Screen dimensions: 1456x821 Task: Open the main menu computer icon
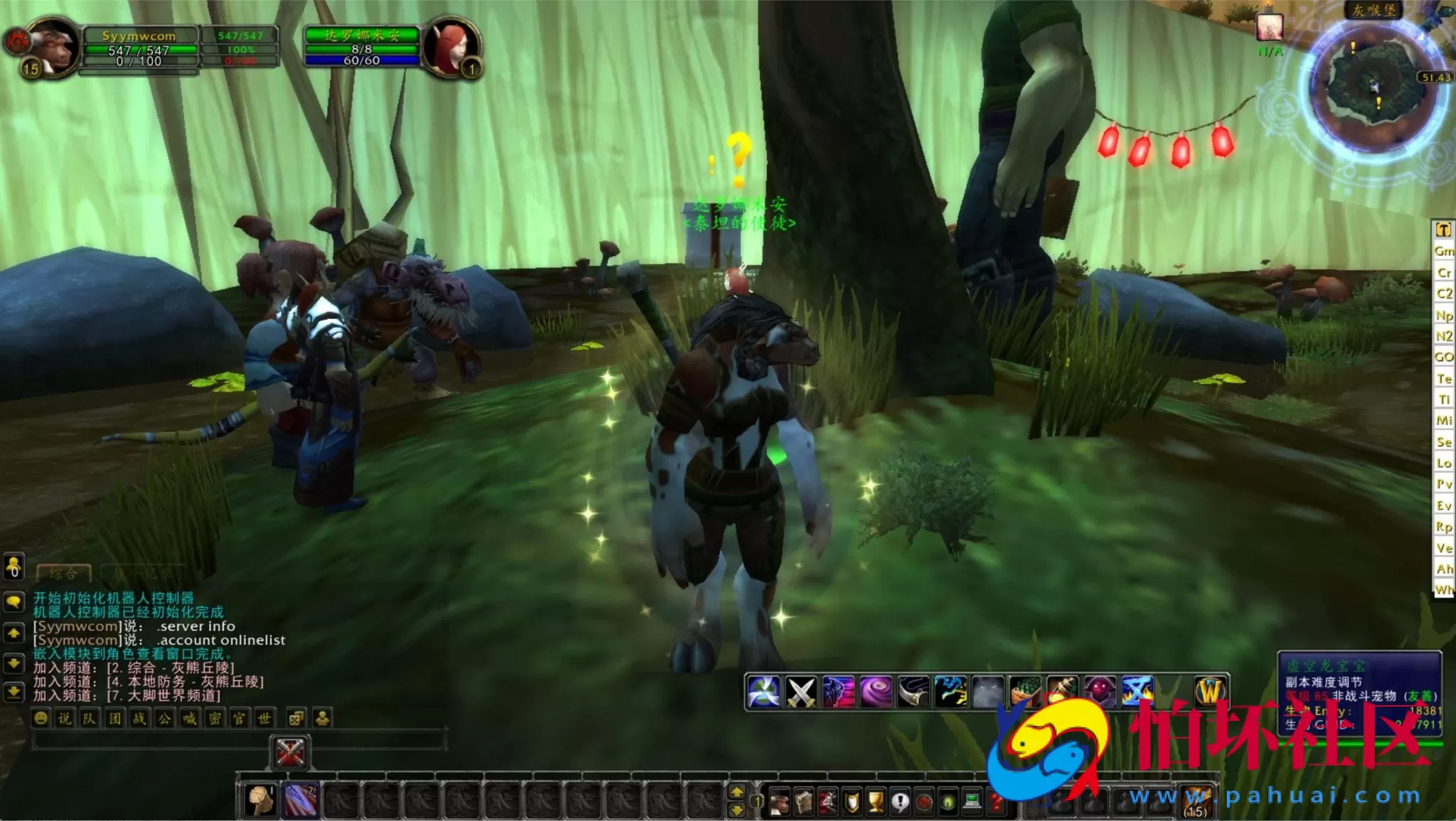tap(972, 800)
